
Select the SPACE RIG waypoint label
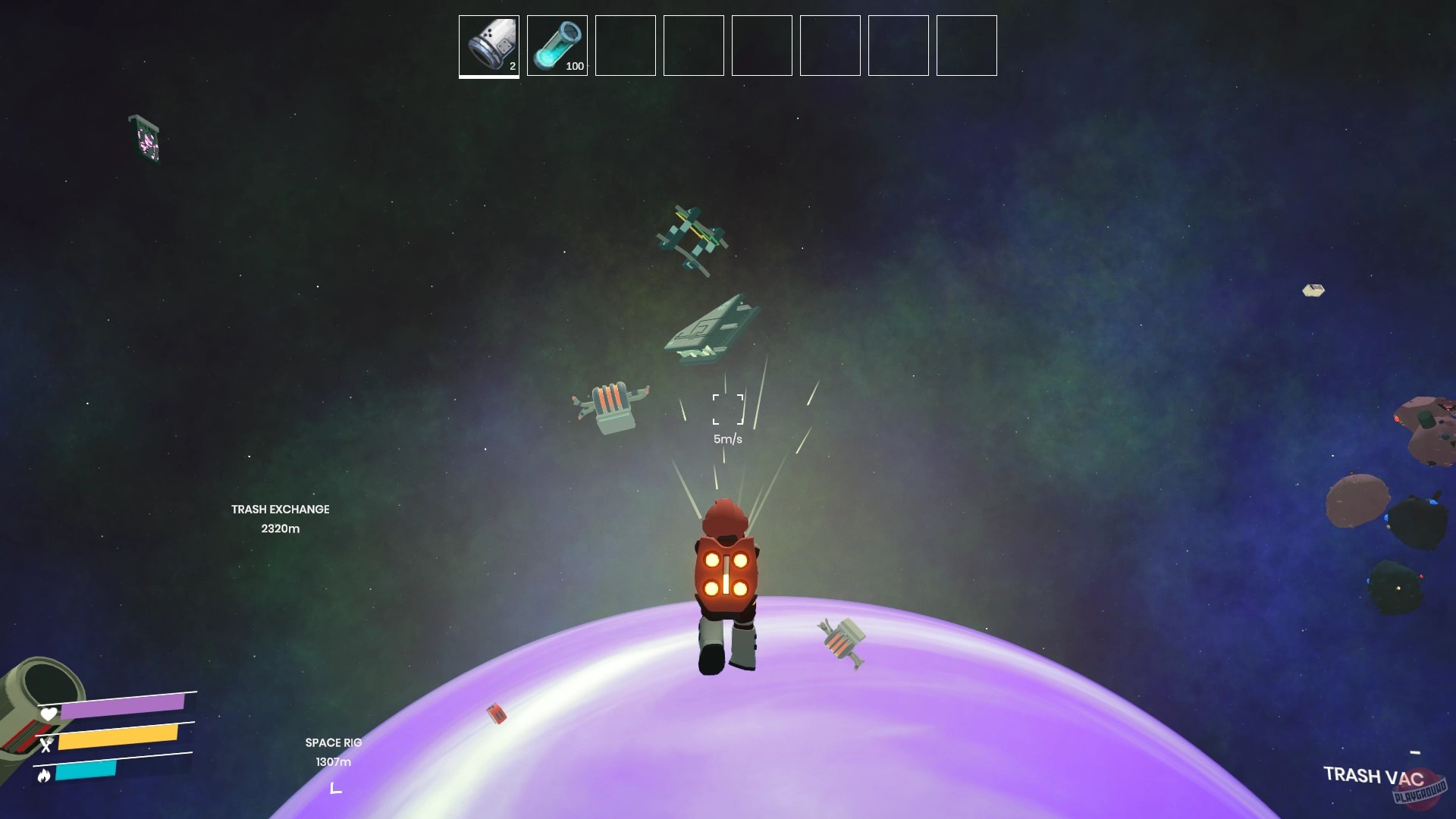pyautogui.click(x=332, y=743)
